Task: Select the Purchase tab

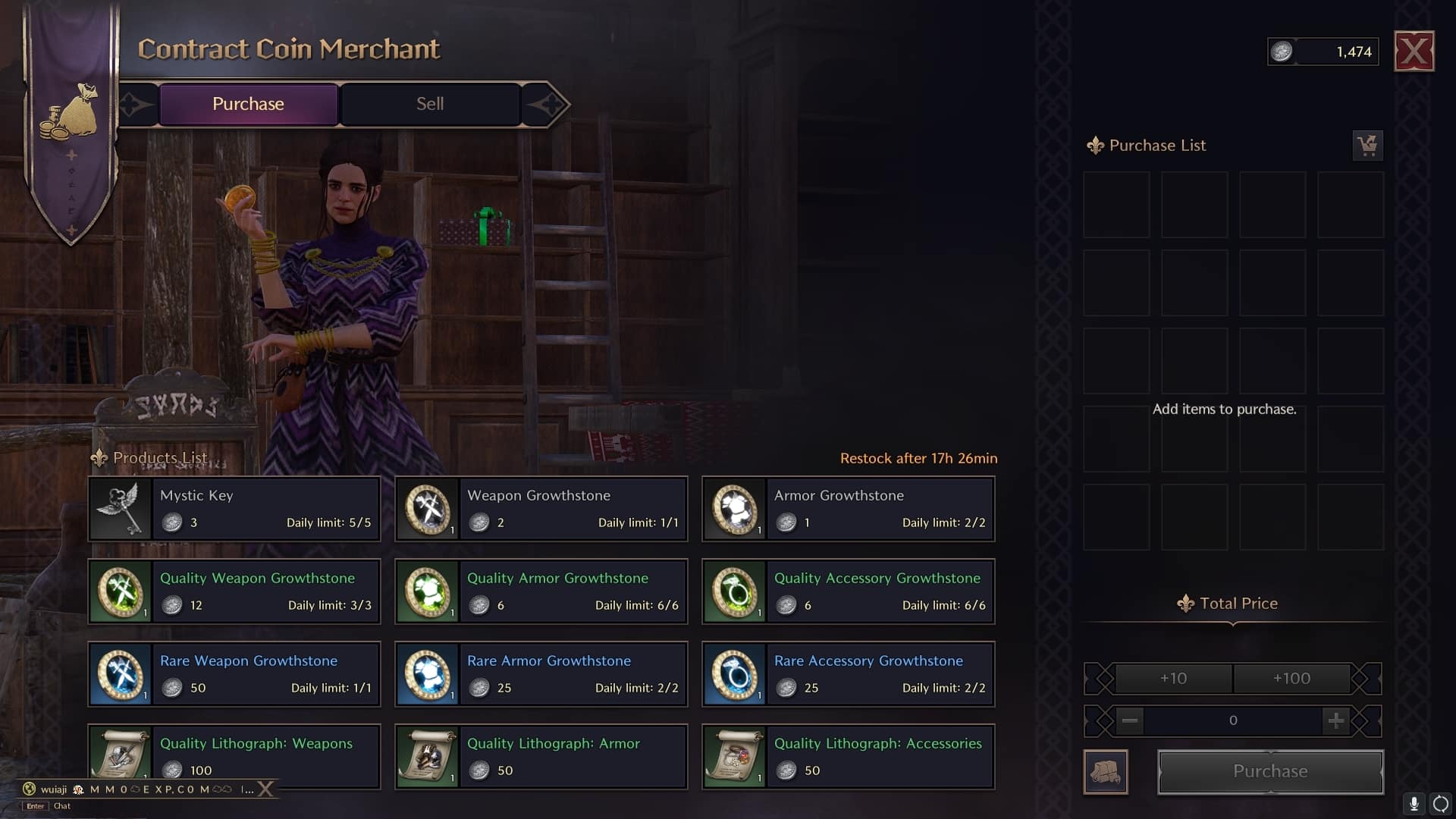Action: click(x=248, y=104)
